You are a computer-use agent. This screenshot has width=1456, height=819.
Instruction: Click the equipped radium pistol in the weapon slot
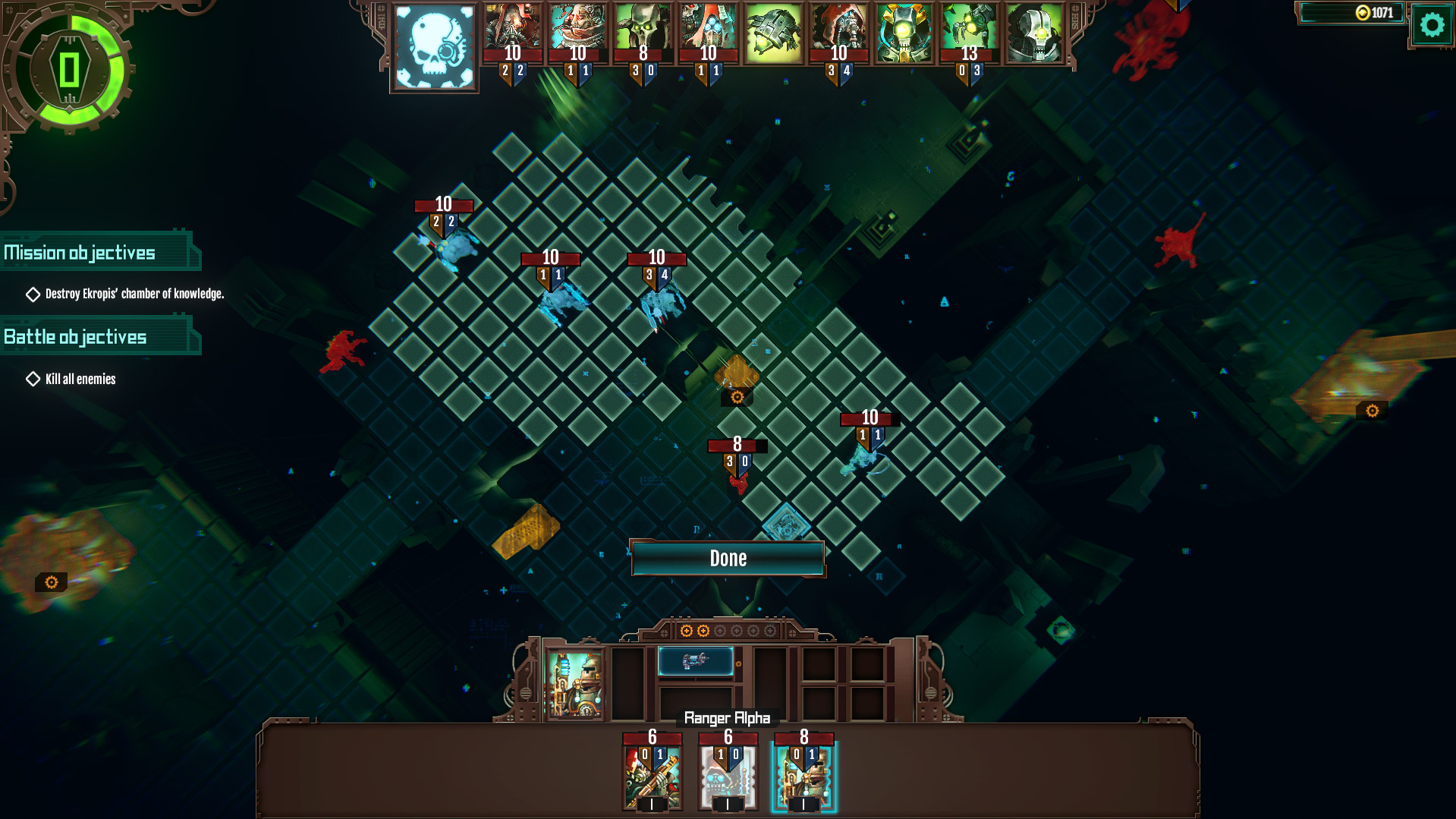[696, 661]
